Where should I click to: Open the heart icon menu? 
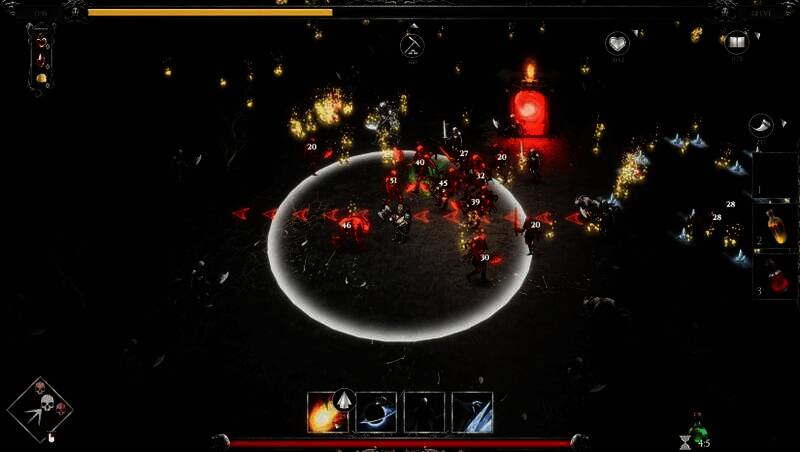click(617, 43)
